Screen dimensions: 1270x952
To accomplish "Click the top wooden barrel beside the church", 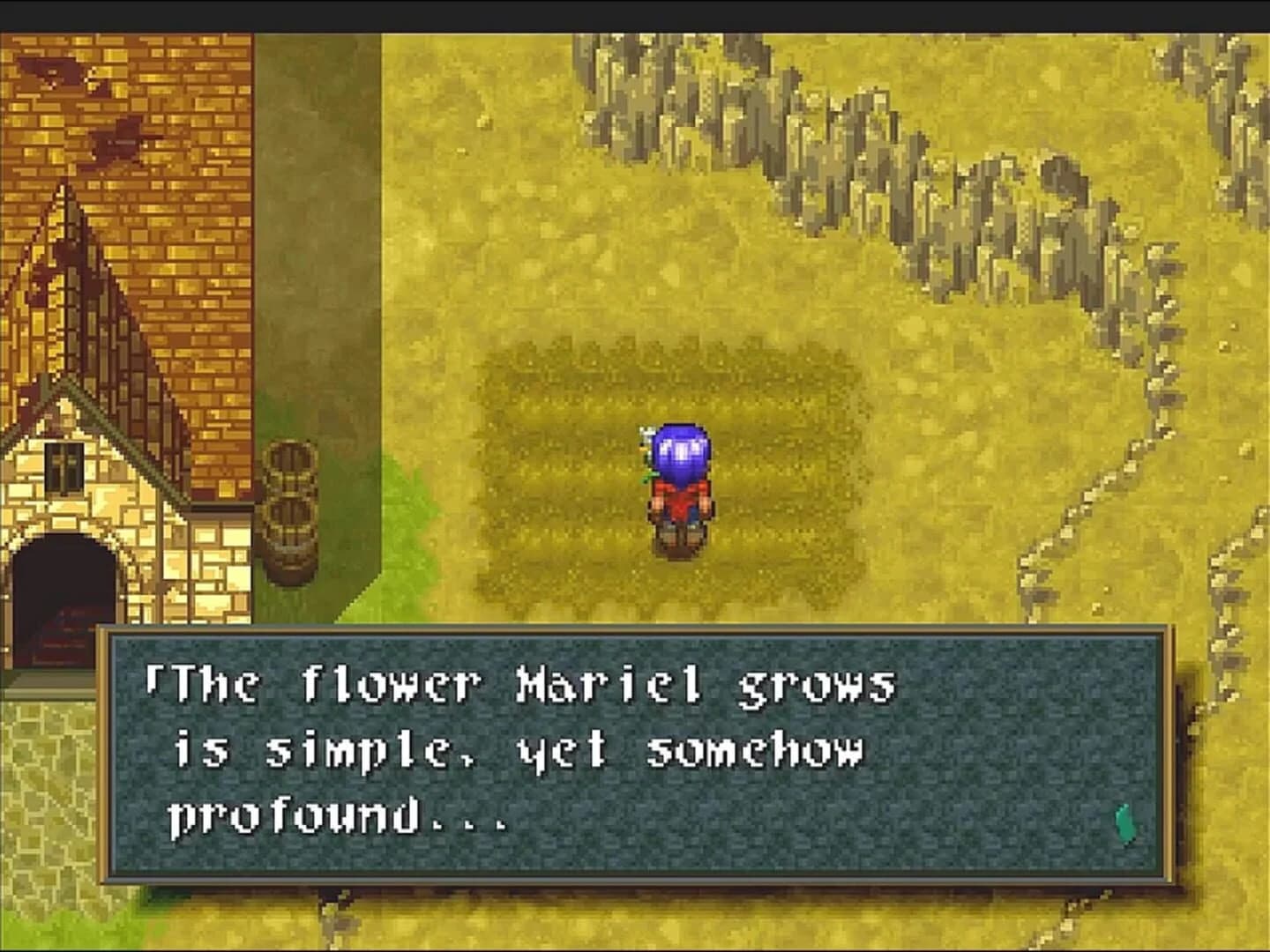I will (289, 467).
